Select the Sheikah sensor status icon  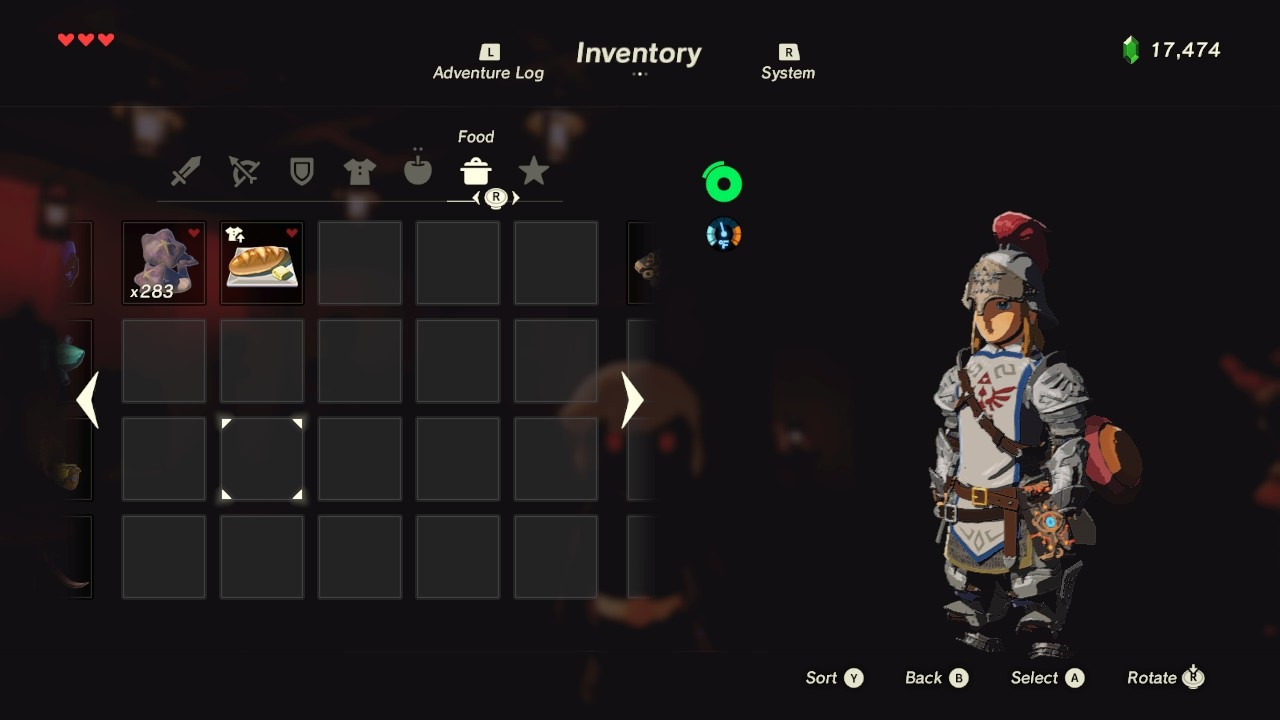tap(722, 233)
